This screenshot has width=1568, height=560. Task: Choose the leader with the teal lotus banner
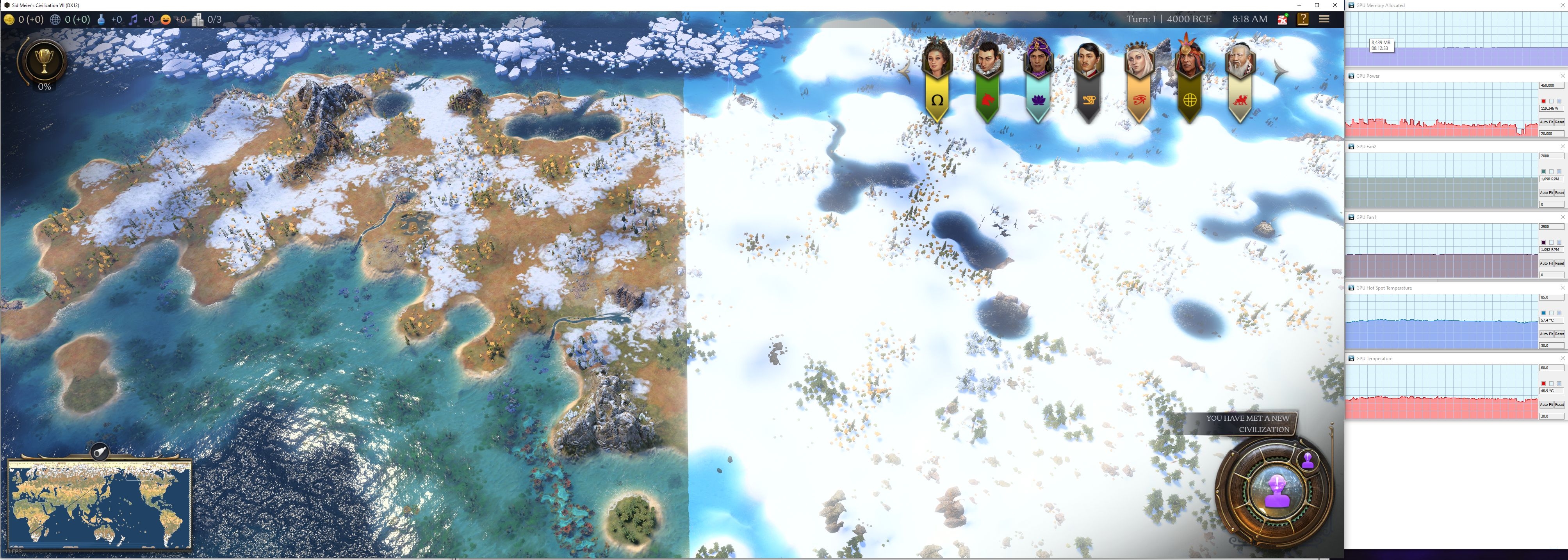tap(1038, 79)
